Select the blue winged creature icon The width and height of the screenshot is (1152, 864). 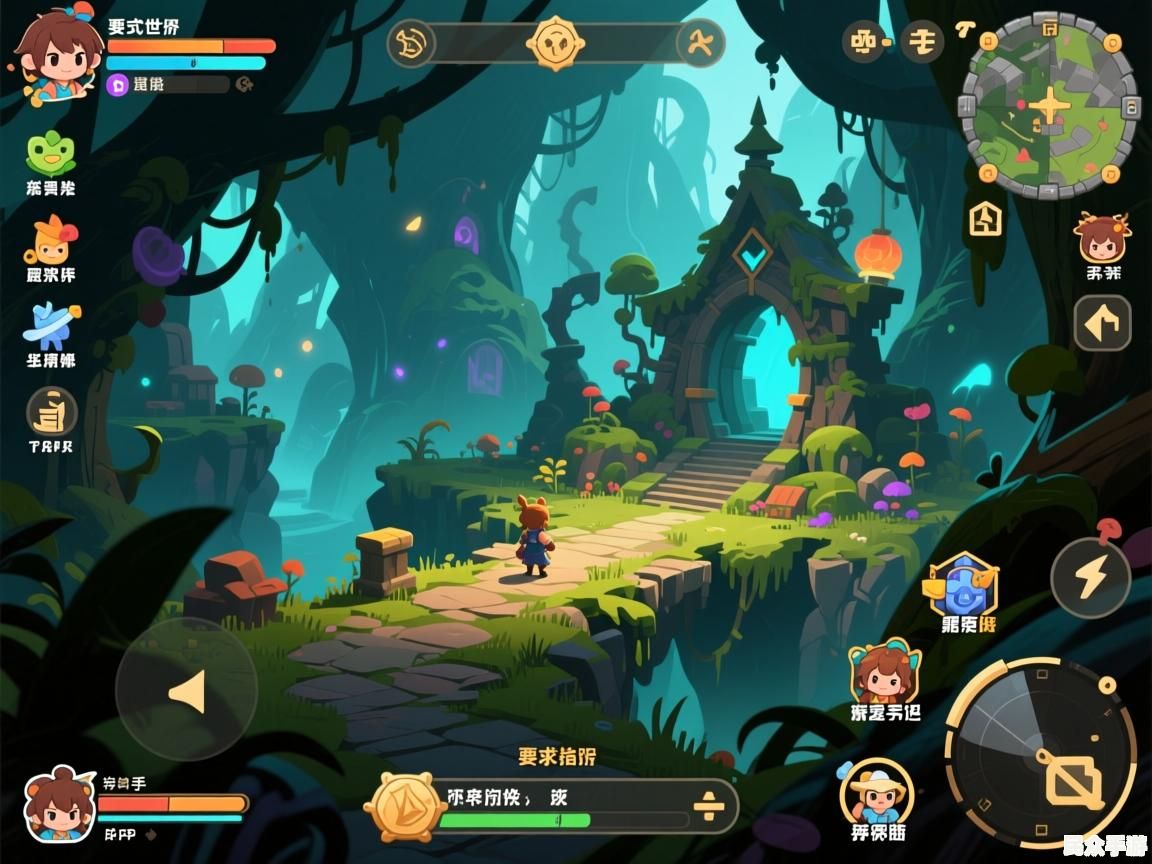coord(51,326)
